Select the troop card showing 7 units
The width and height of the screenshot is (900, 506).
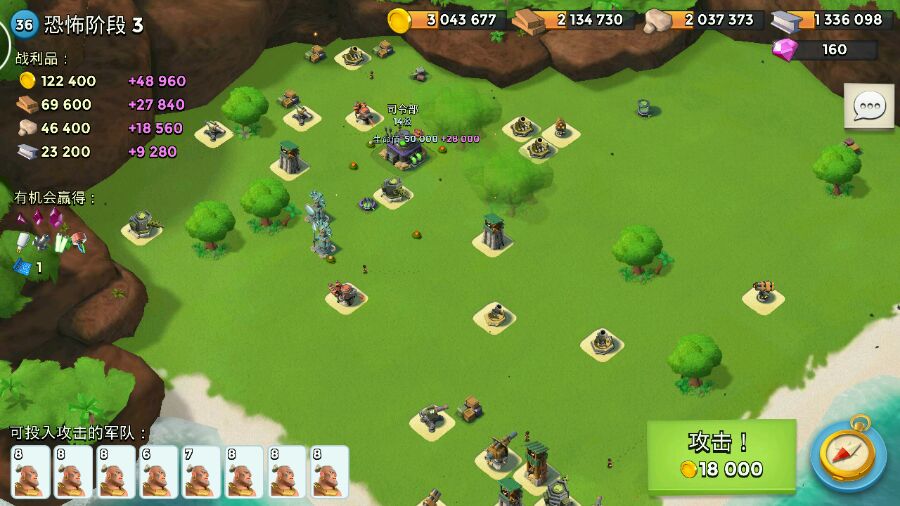coord(201,471)
